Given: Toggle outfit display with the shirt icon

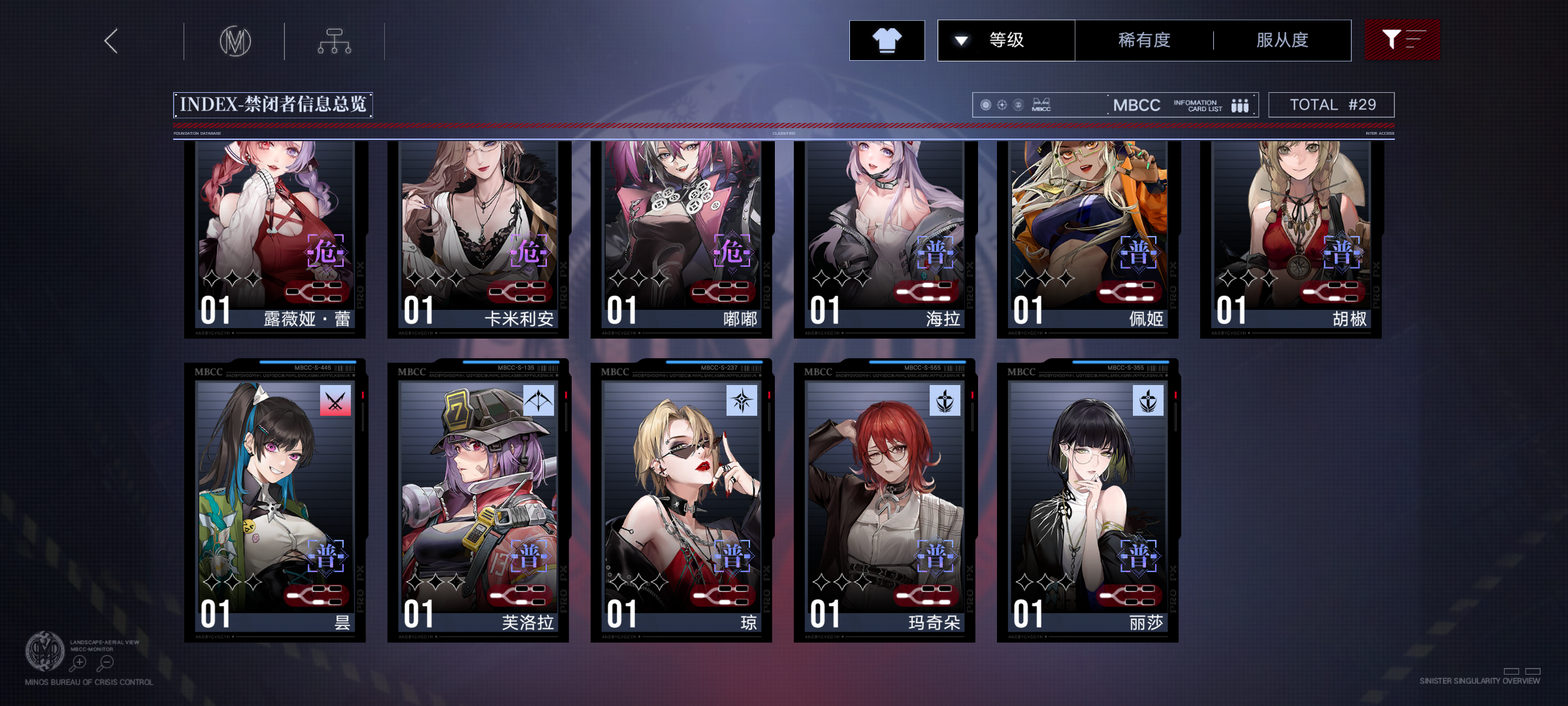Looking at the screenshot, I should (887, 40).
